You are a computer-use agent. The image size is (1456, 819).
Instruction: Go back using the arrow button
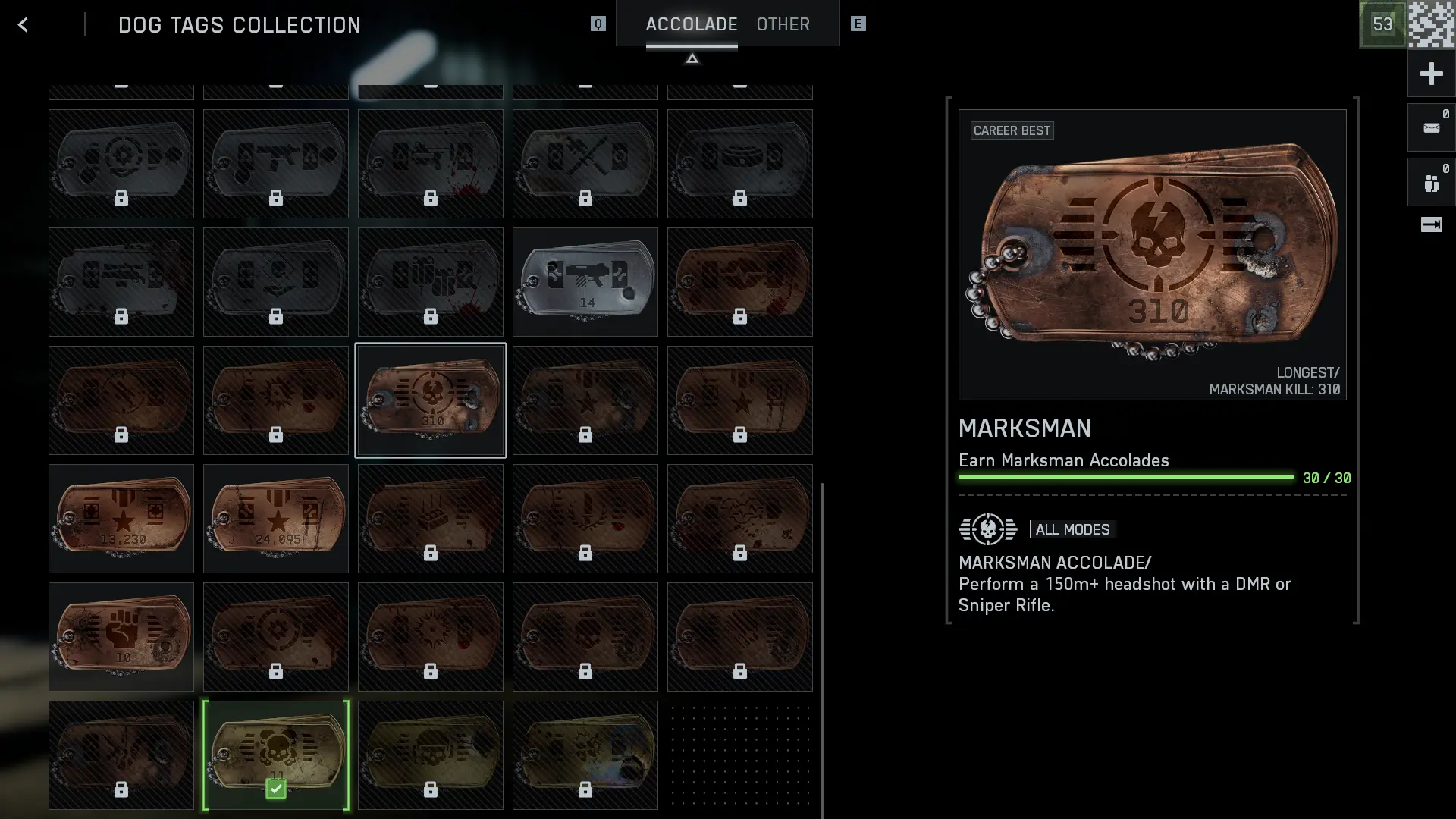point(23,25)
